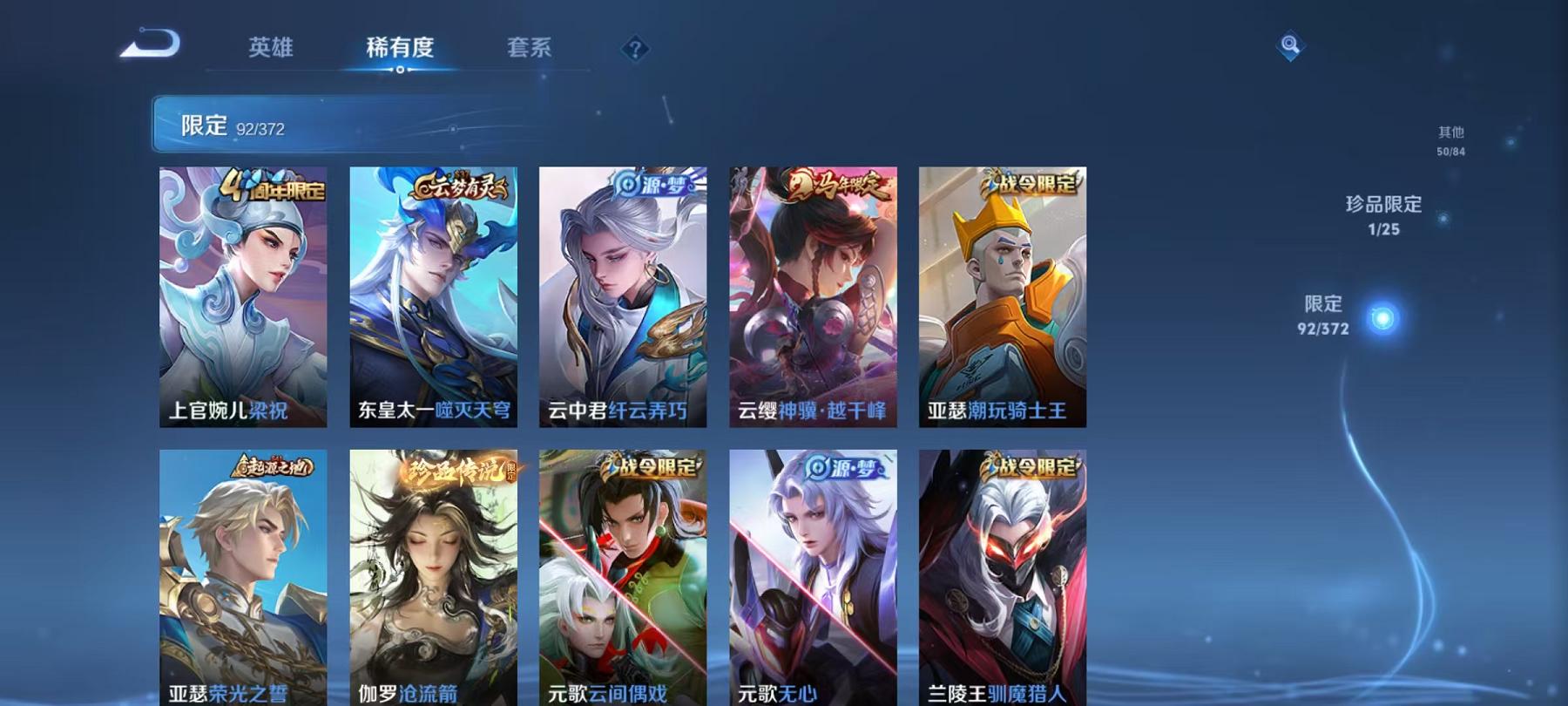Open the 套系 tab
This screenshot has width=1568, height=706.
(x=532, y=49)
